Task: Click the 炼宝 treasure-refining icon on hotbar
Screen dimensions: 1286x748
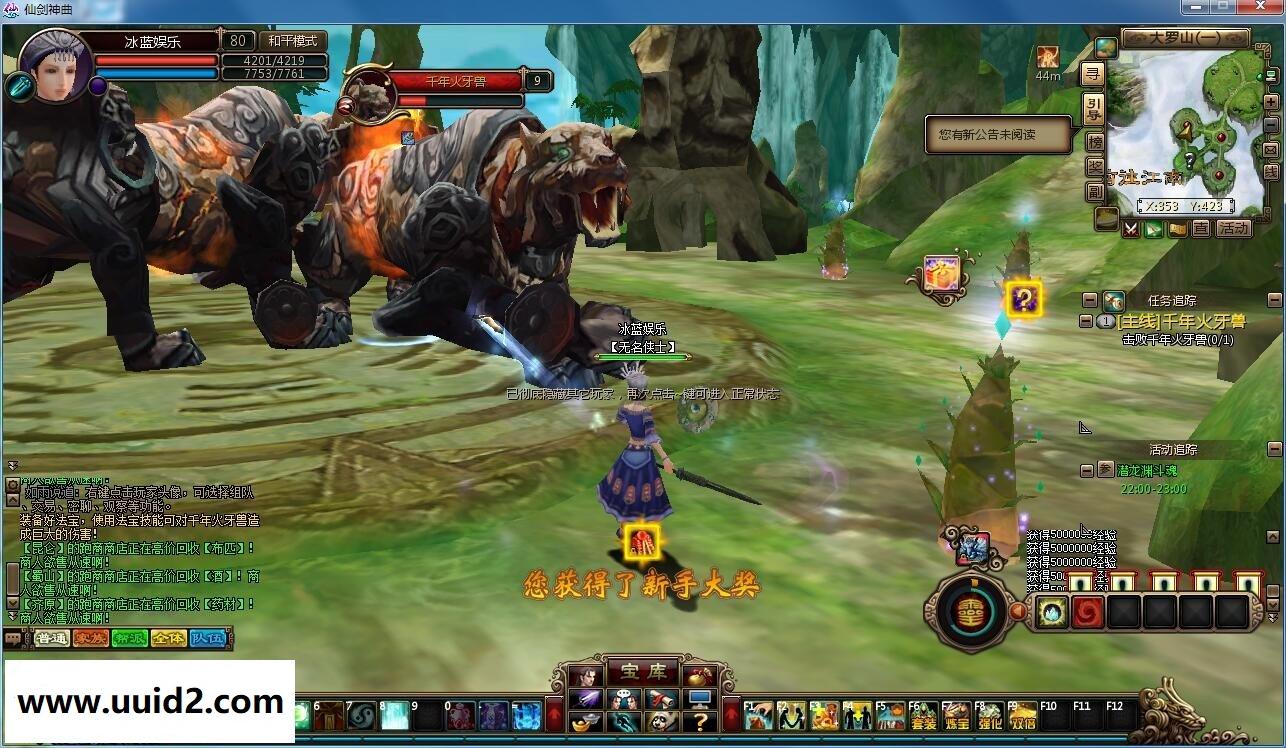Action: (956, 714)
